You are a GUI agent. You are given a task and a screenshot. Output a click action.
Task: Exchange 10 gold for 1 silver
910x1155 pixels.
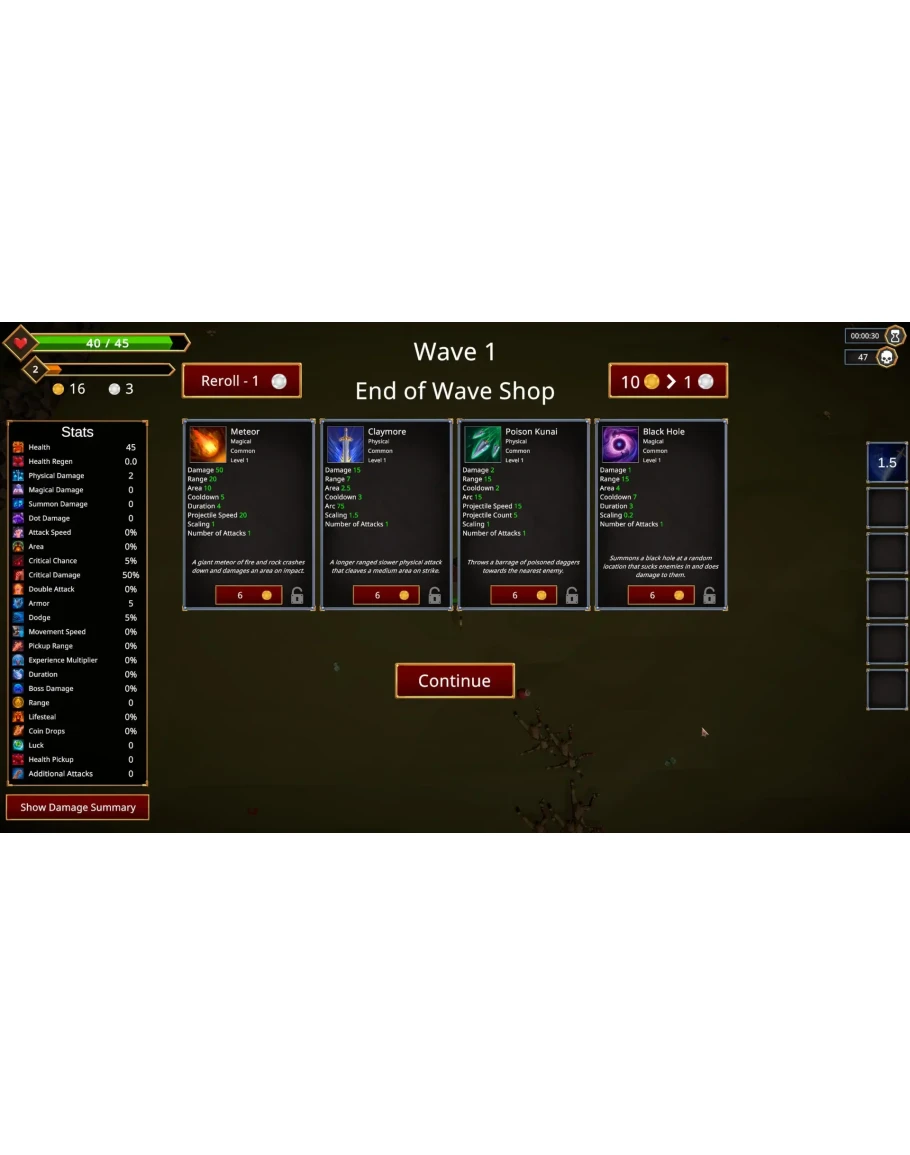coord(668,382)
